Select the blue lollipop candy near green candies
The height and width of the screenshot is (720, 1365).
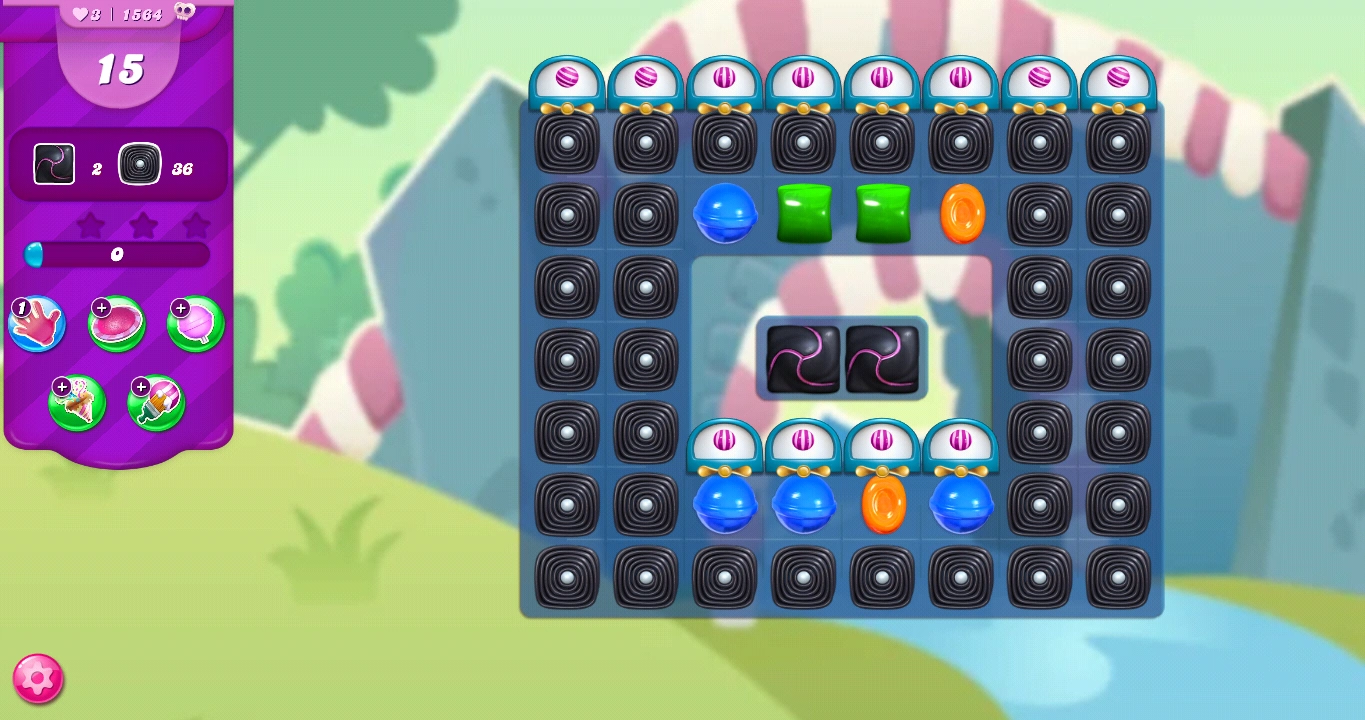pos(725,214)
